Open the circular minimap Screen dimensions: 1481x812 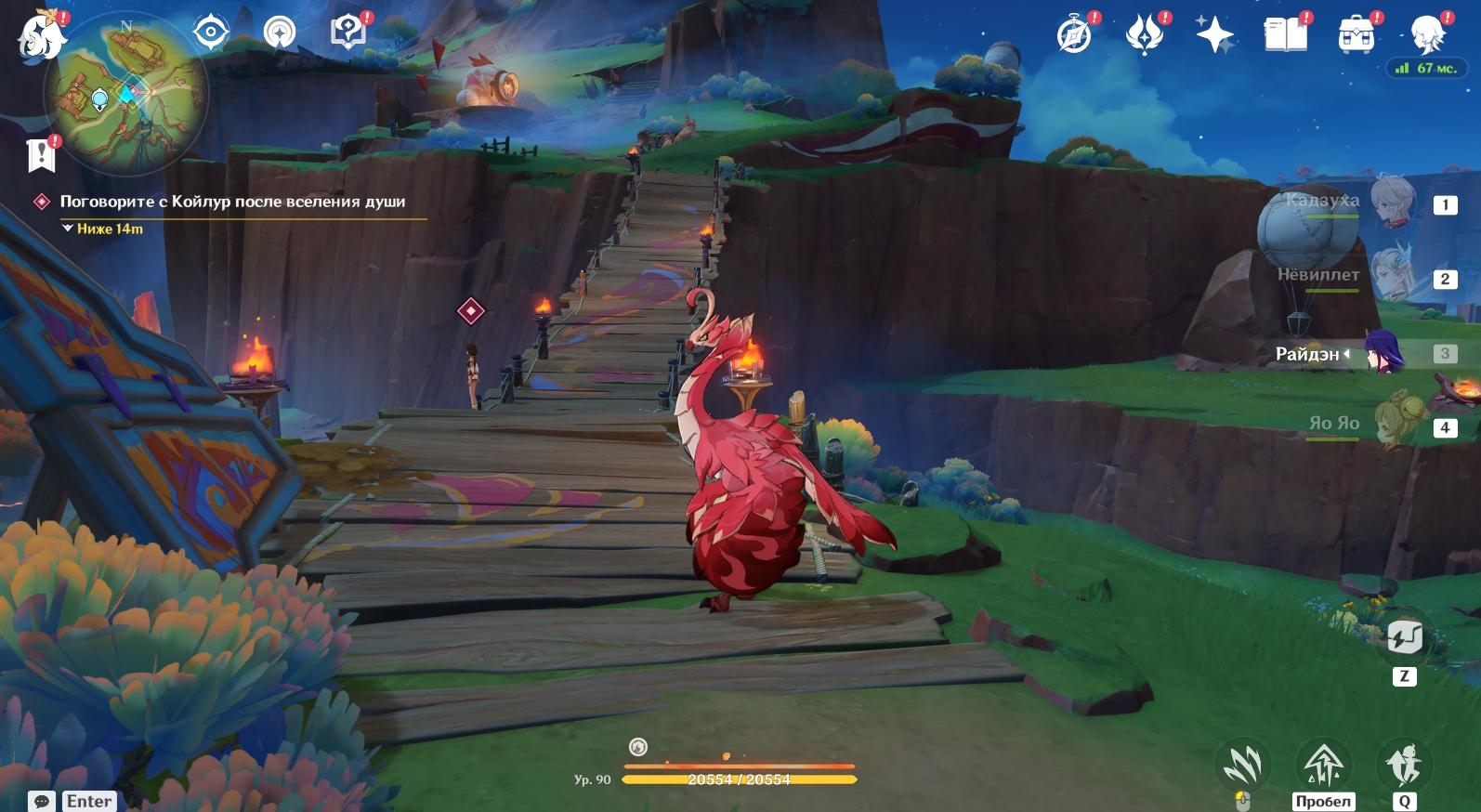[126, 94]
